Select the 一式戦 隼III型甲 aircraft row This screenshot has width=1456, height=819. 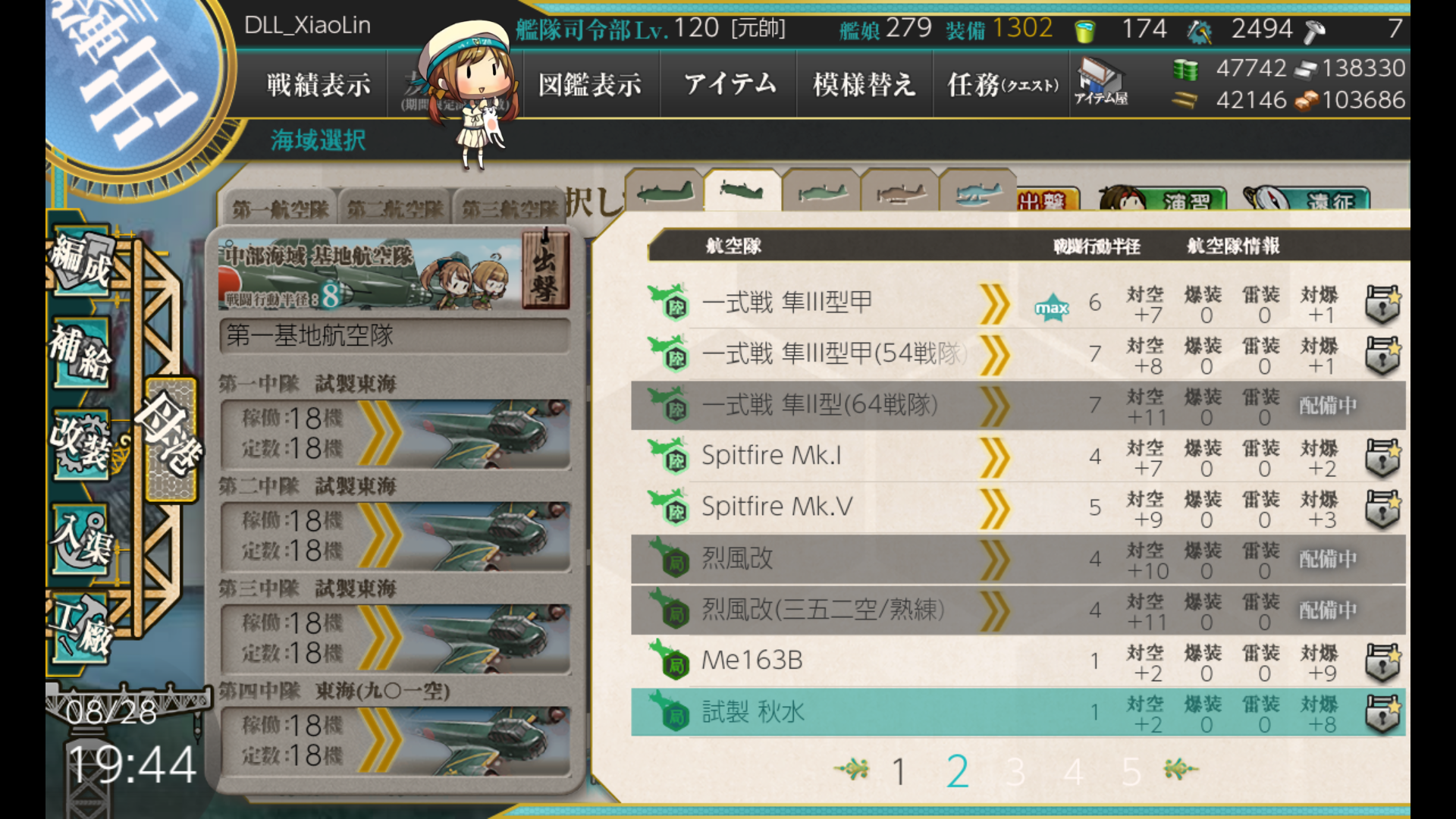(834, 303)
